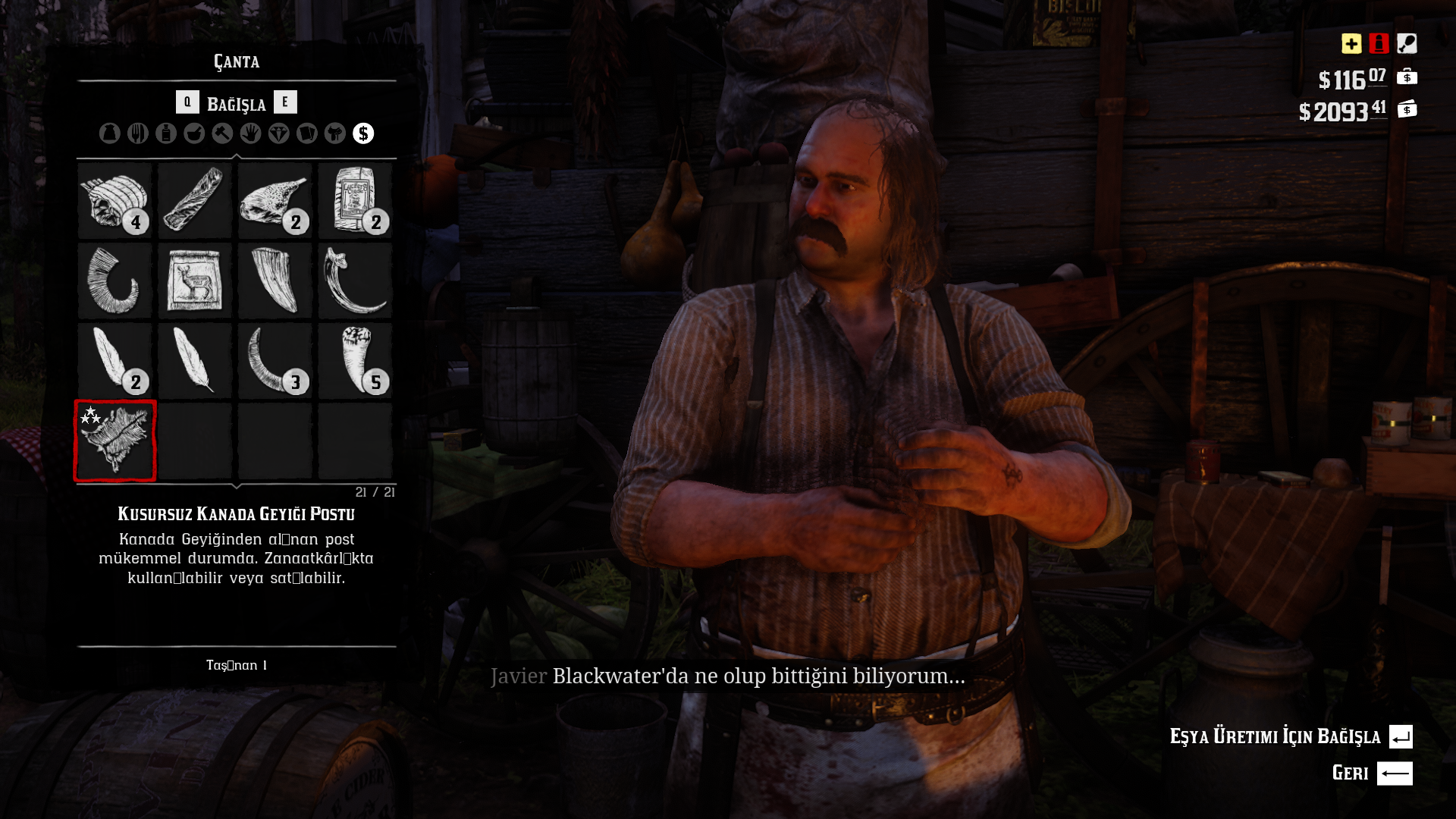This screenshot has width=1456, height=819.
Task: Switch to the satchel bag category
Action: coord(109,133)
